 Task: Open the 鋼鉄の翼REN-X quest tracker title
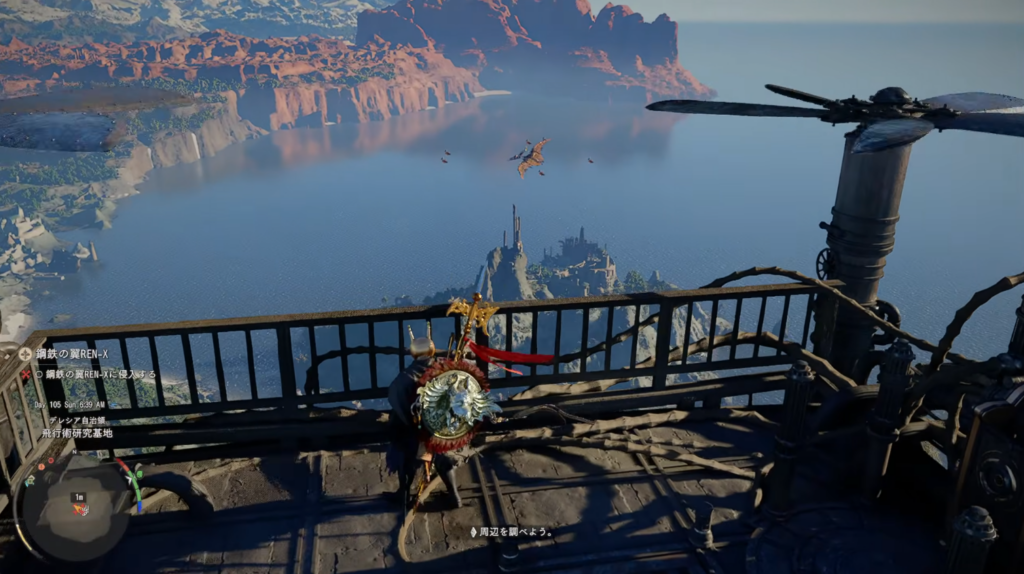click(x=71, y=355)
